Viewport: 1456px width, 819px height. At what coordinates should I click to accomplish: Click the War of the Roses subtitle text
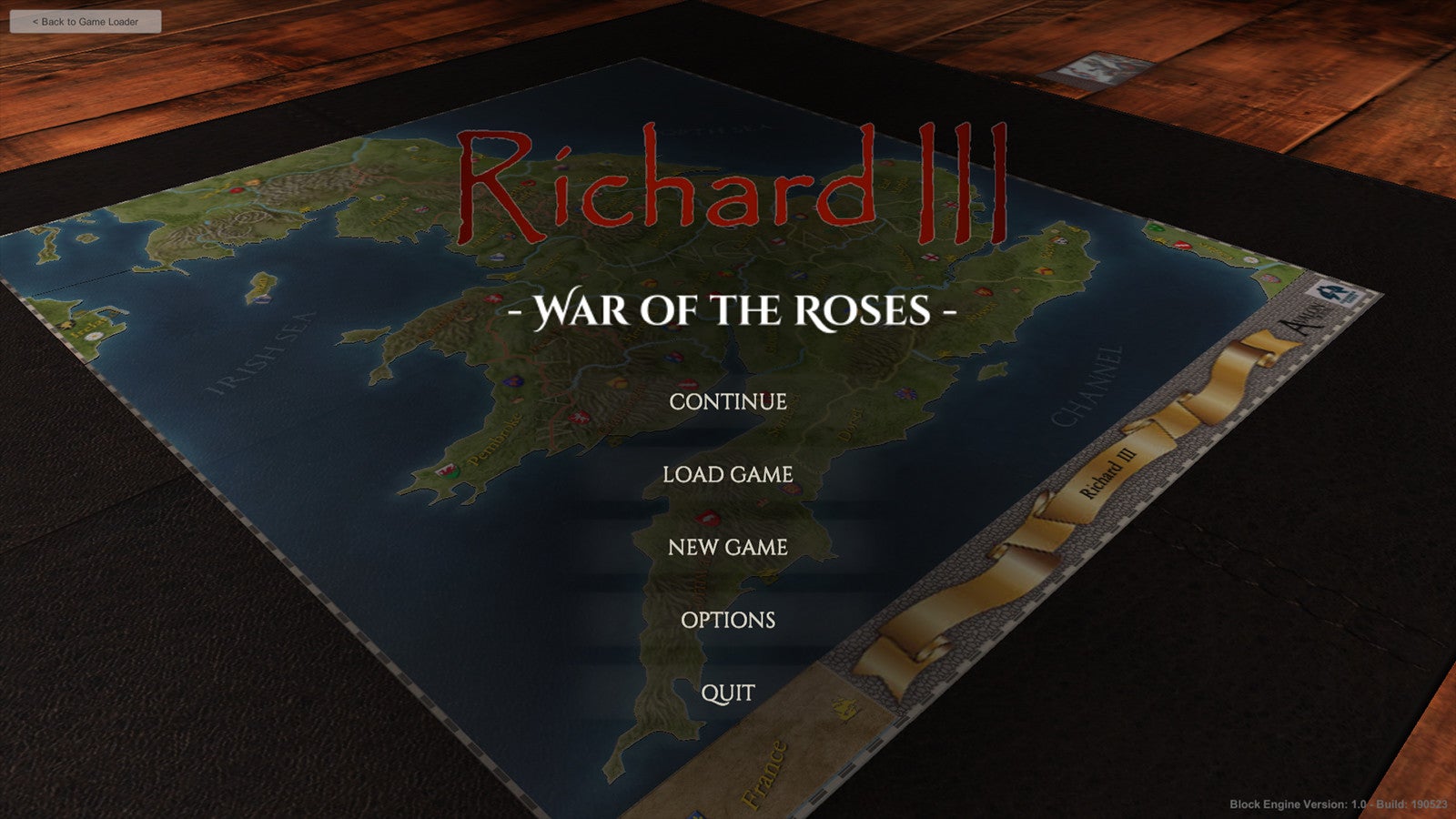point(733,310)
